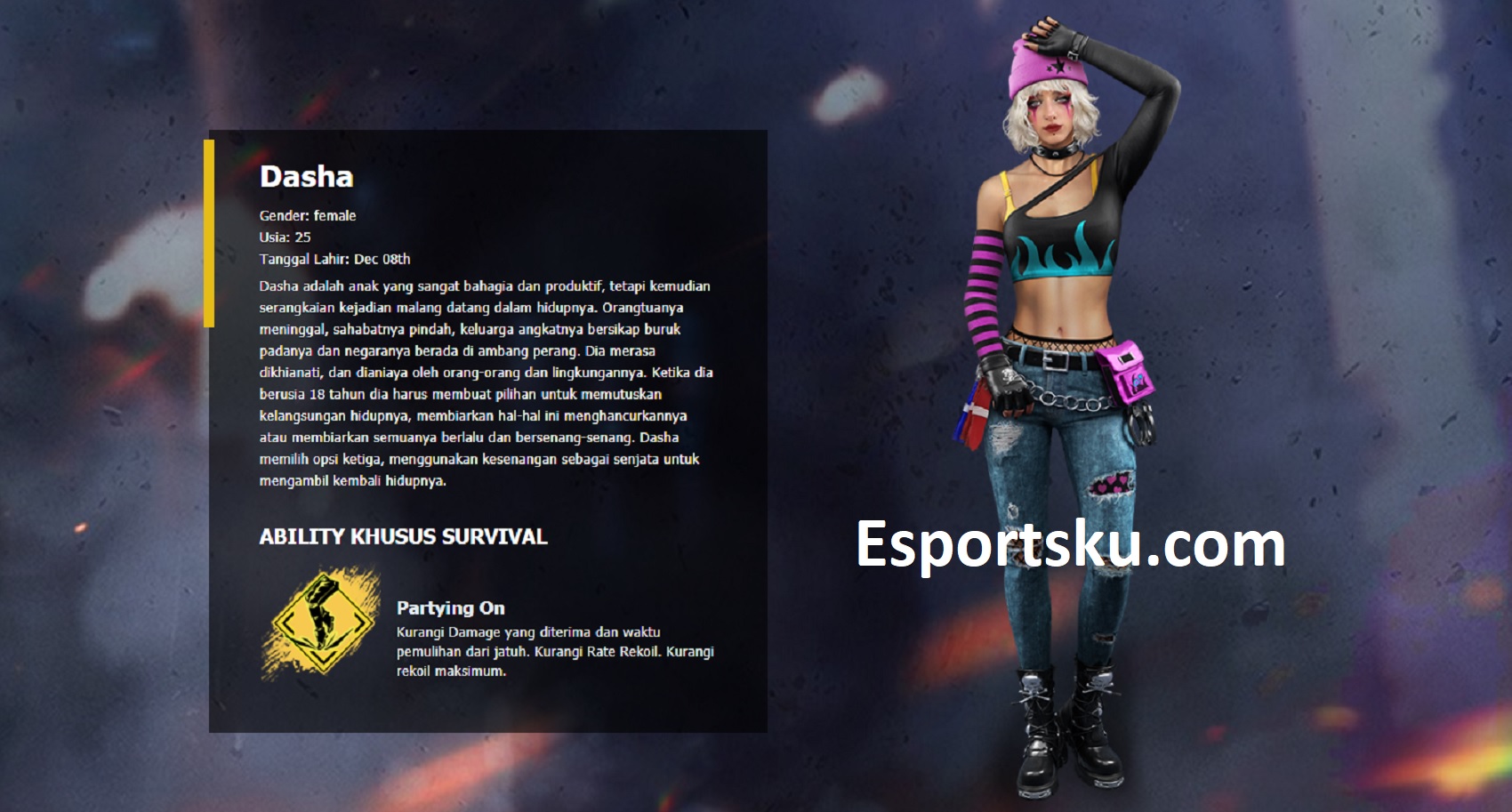Select the Dasha name heading
Image resolution: width=1512 pixels, height=812 pixels.
tap(304, 177)
